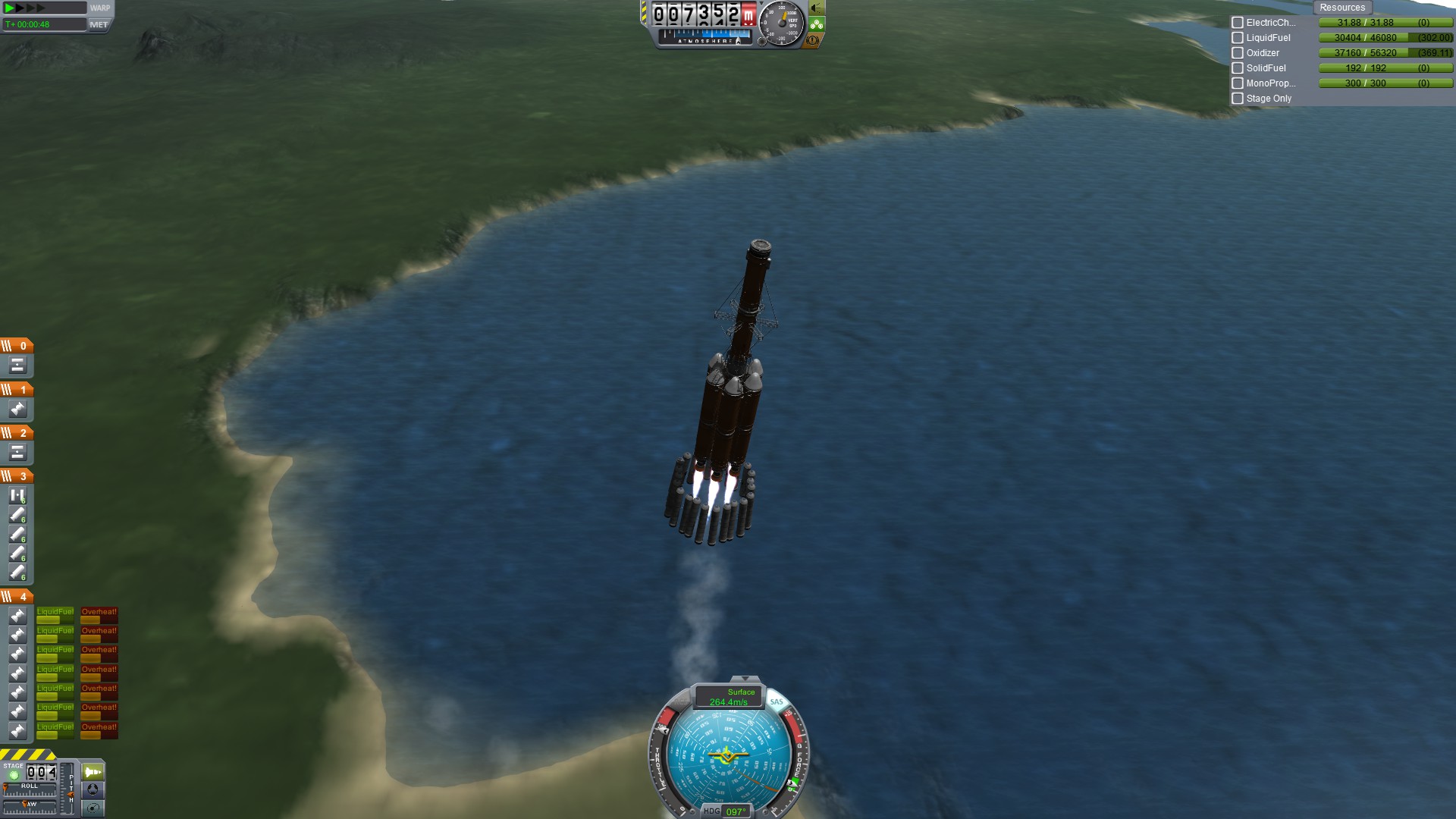Toggle the brakes button by the altimeter
Image resolution: width=1456 pixels, height=819 pixels.
click(813, 40)
